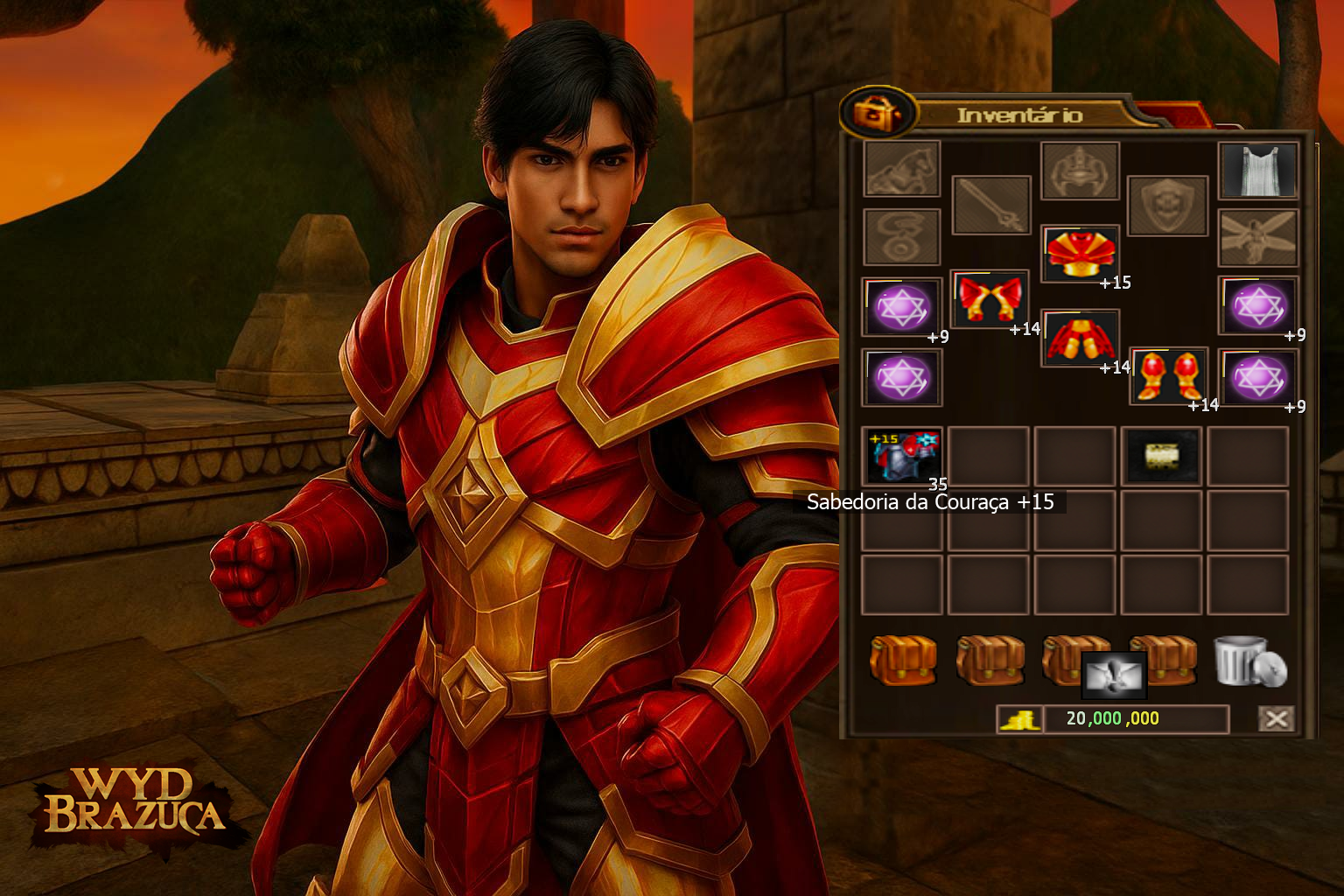Pick the red boots +14 slot

click(1169, 375)
